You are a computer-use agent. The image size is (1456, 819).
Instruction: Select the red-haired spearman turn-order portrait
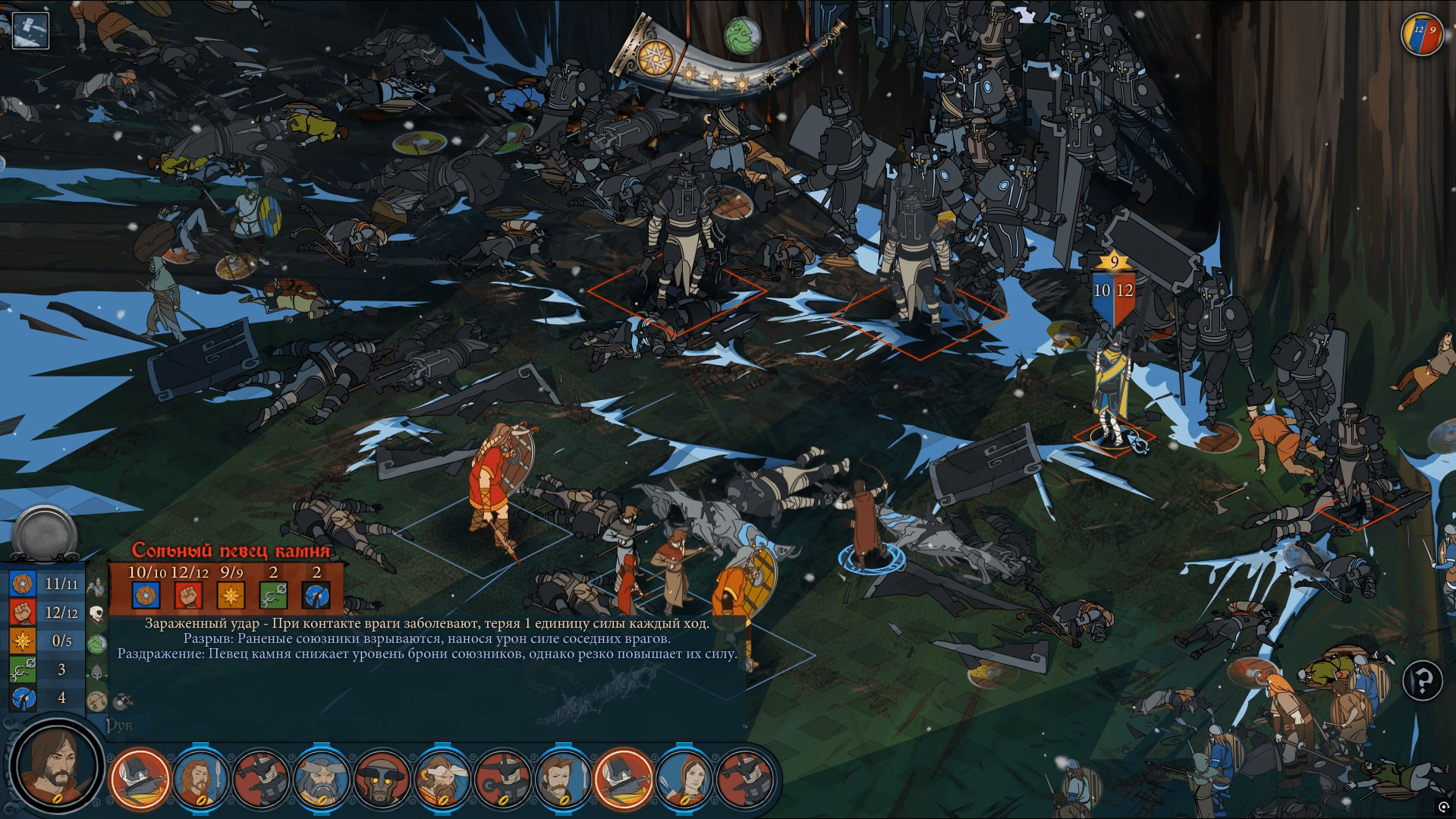click(200, 779)
